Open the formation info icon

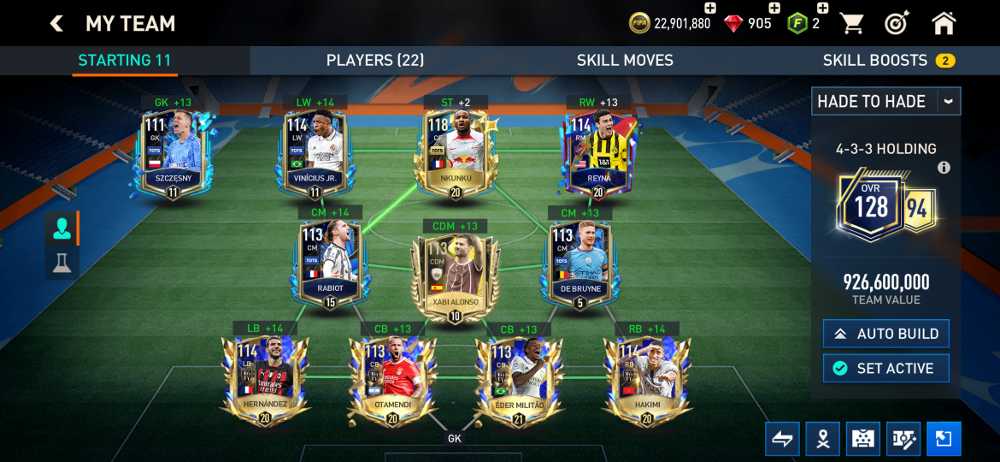pyautogui.click(x=943, y=168)
